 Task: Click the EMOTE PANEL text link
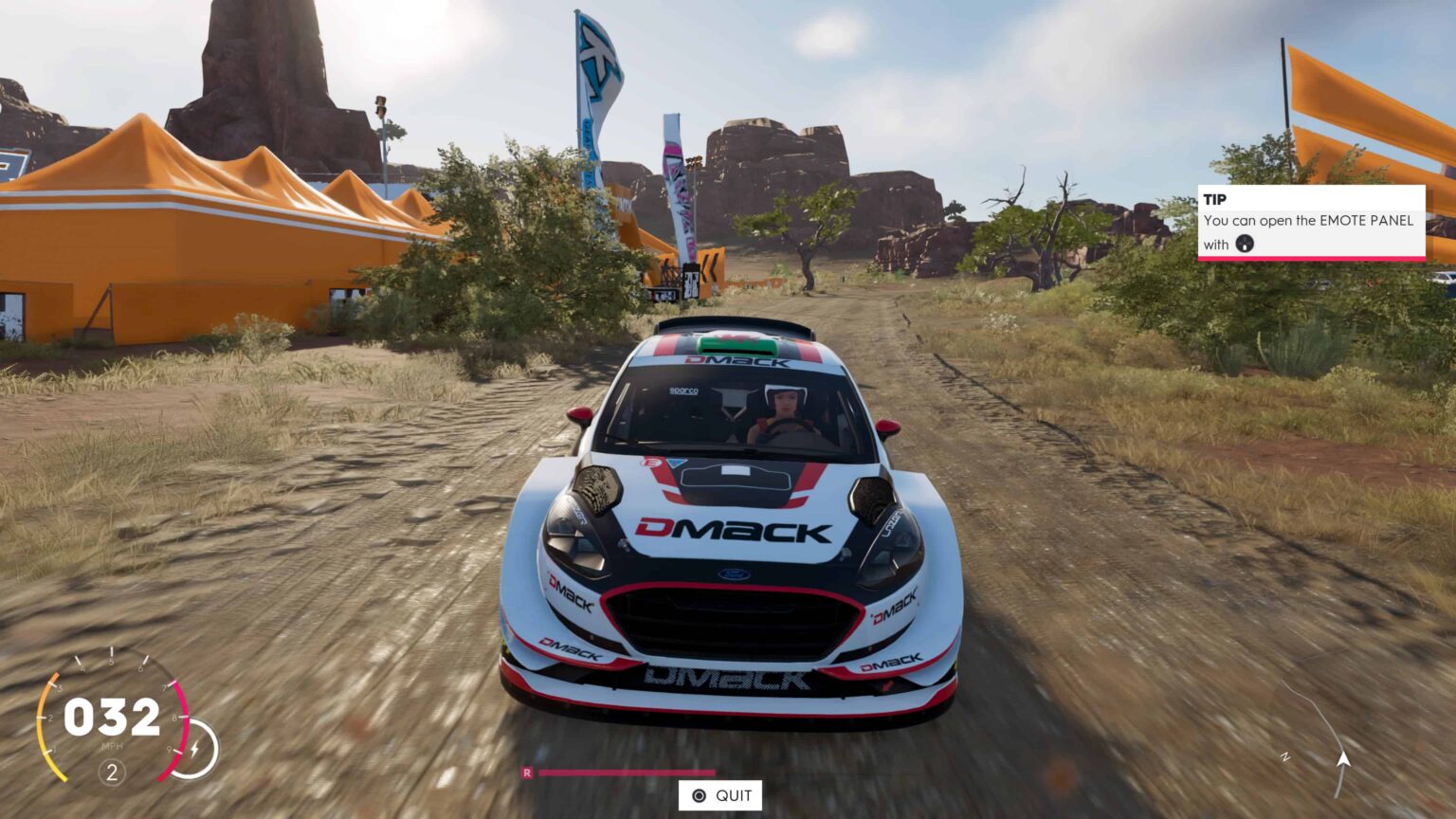(1365, 221)
